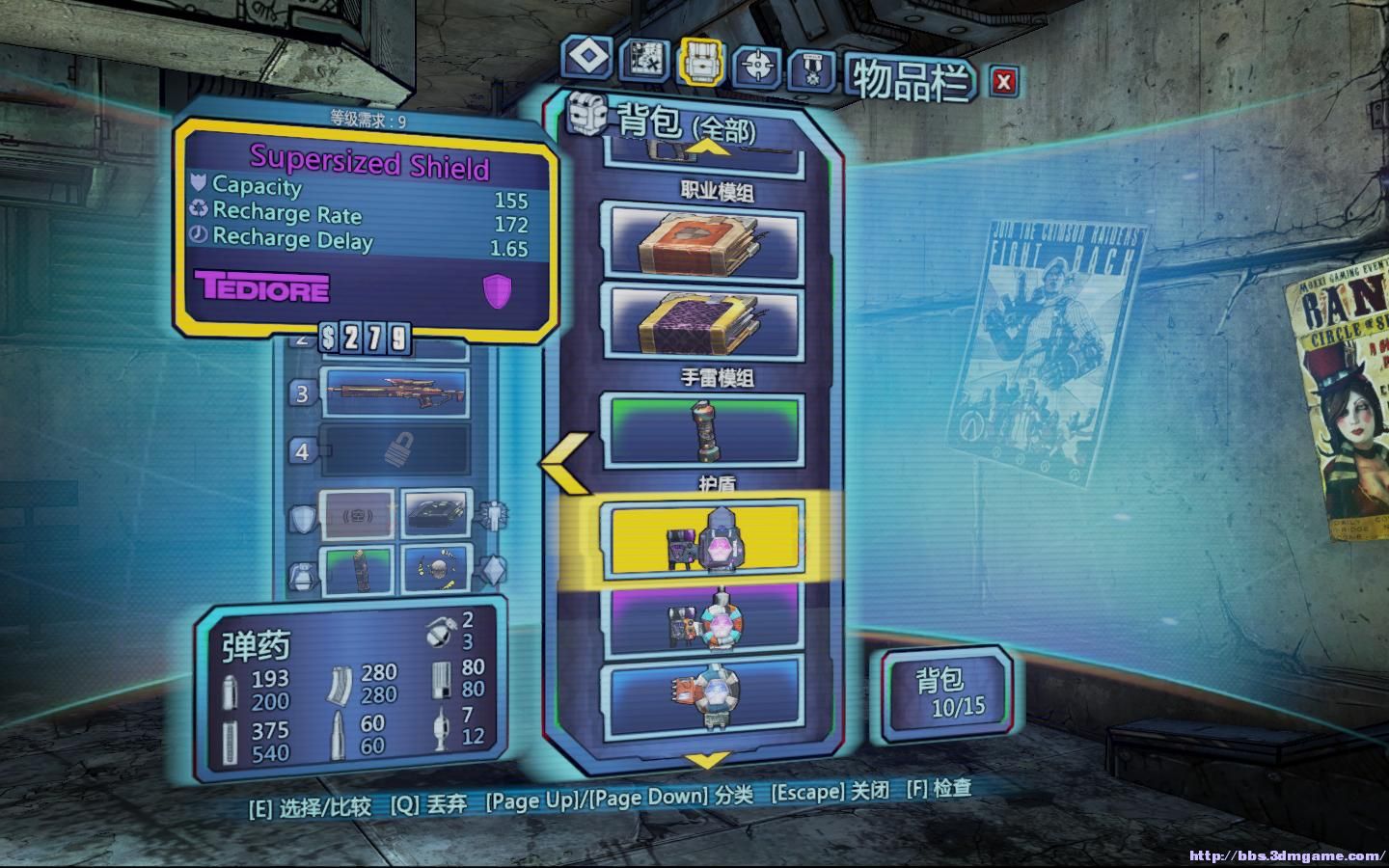Select the equipped shield slot

[x=356, y=515]
